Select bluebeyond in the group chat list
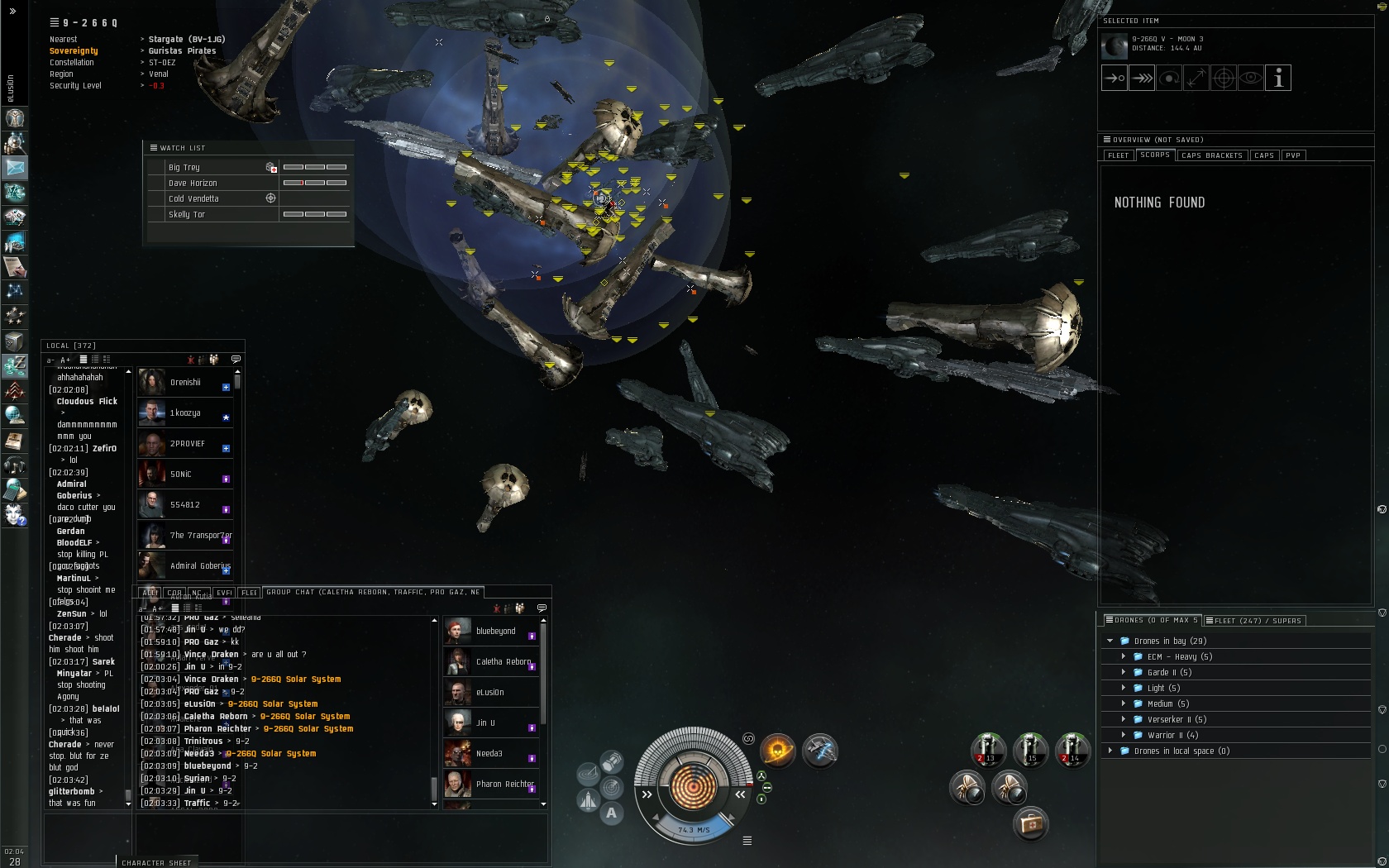1389x868 pixels. [x=495, y=632]
